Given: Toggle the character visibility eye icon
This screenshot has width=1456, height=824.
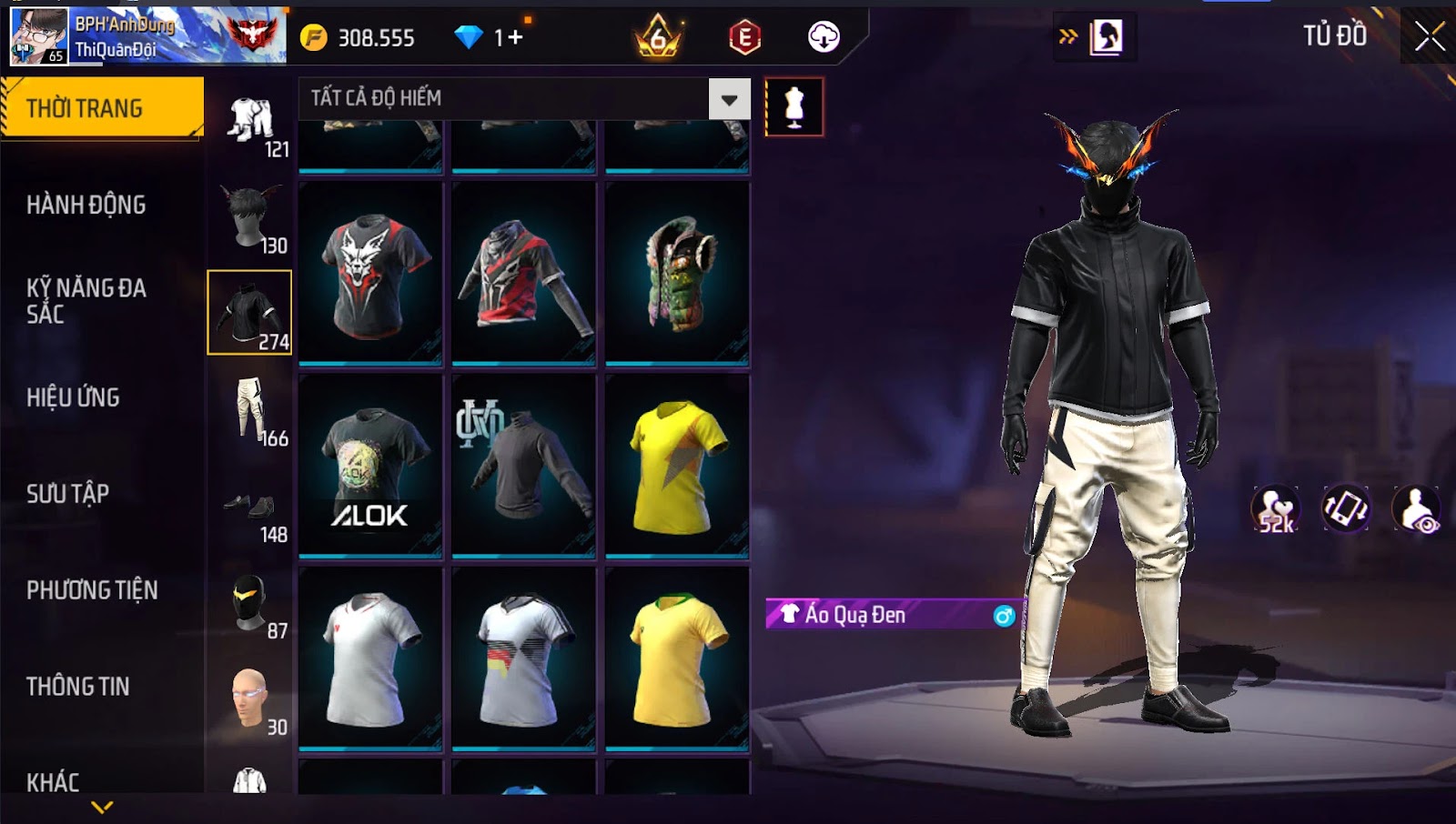Looking at the screenshot, I should coord(1418,509).
